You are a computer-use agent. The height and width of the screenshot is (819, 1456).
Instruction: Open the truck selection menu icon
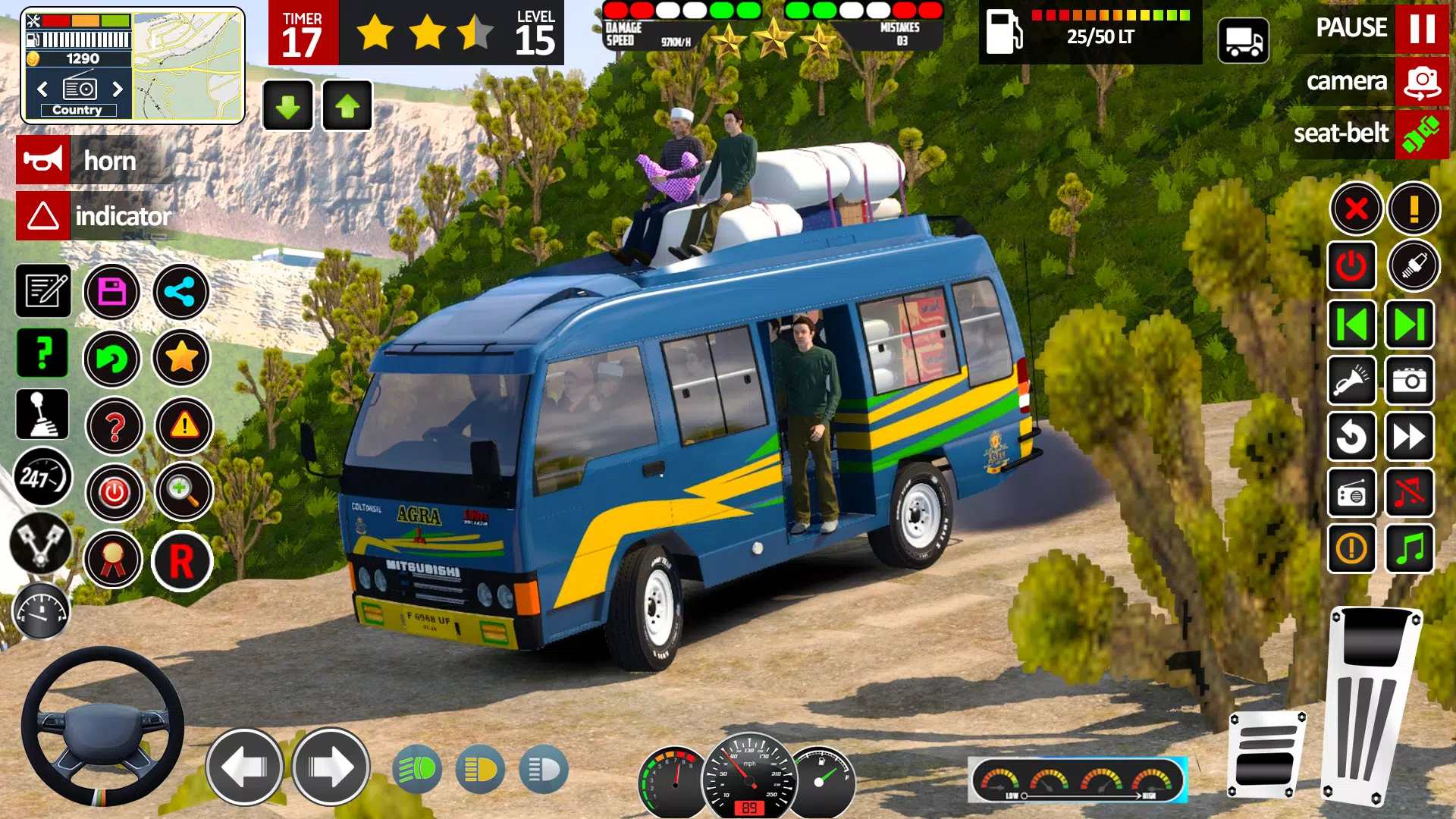coord(1244,41)
